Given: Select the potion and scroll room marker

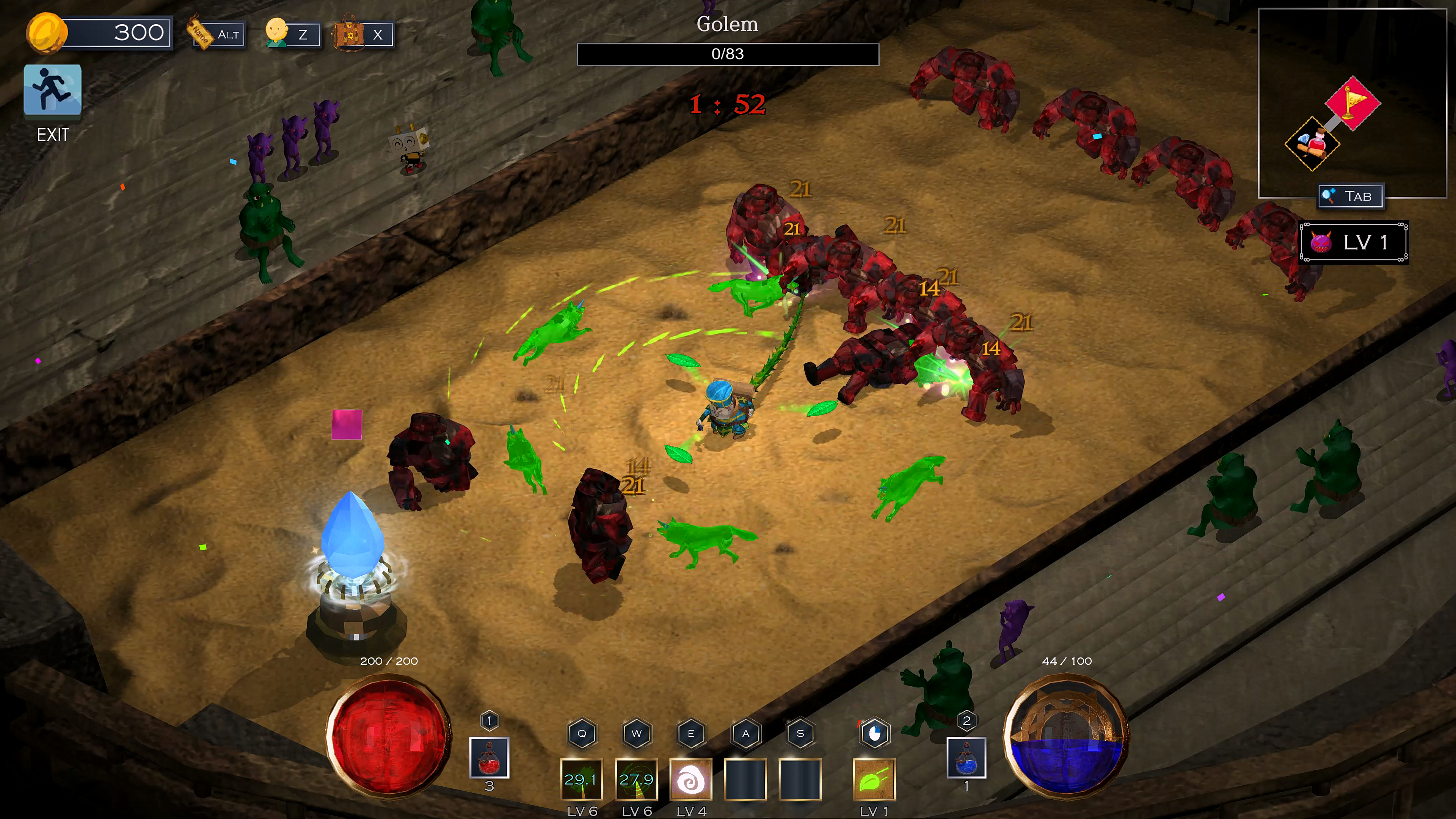Looking at the screenshot, I should tap(1312, 144).
